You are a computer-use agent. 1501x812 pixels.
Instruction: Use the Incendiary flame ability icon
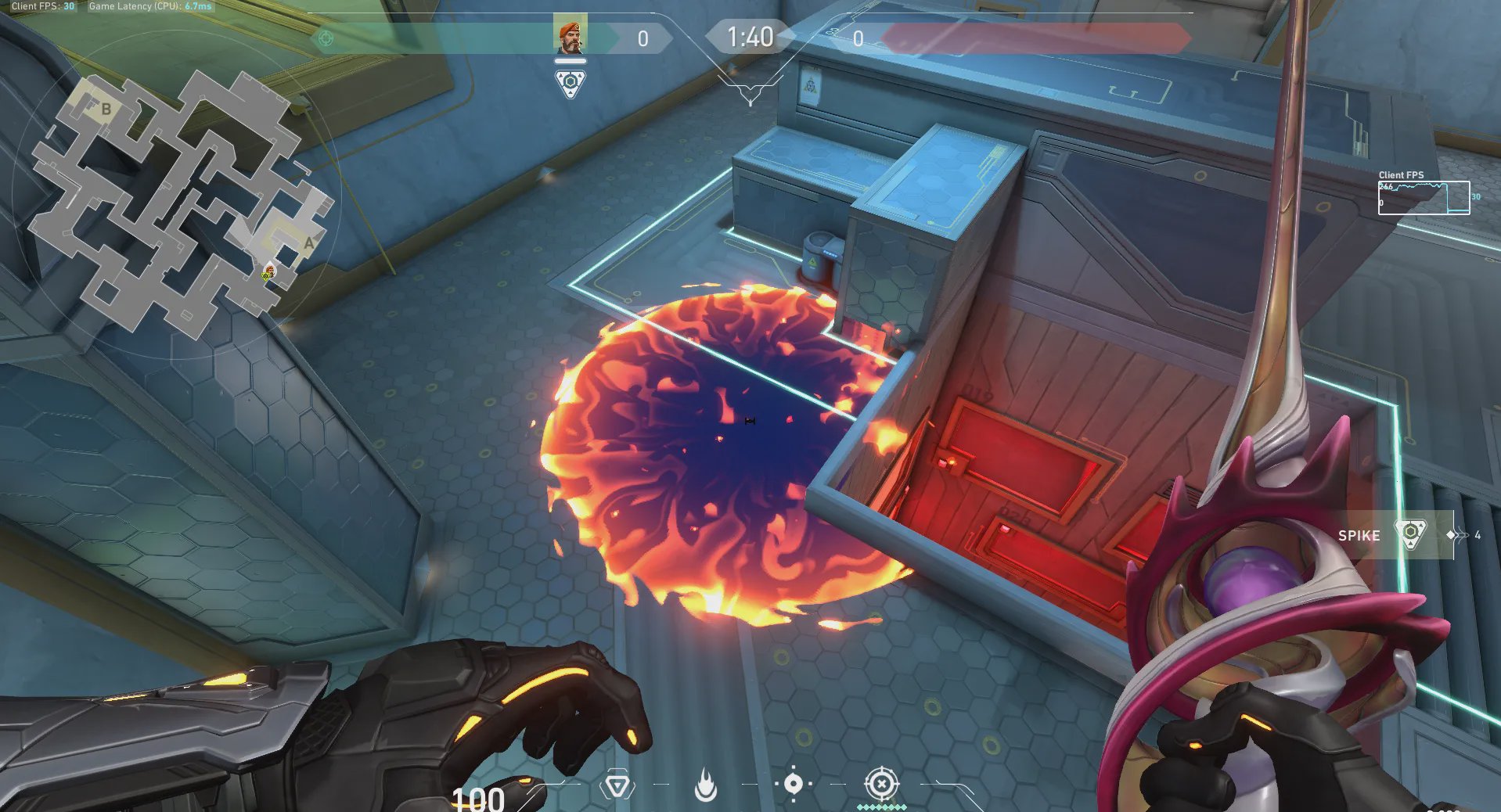tap(705, 785)
